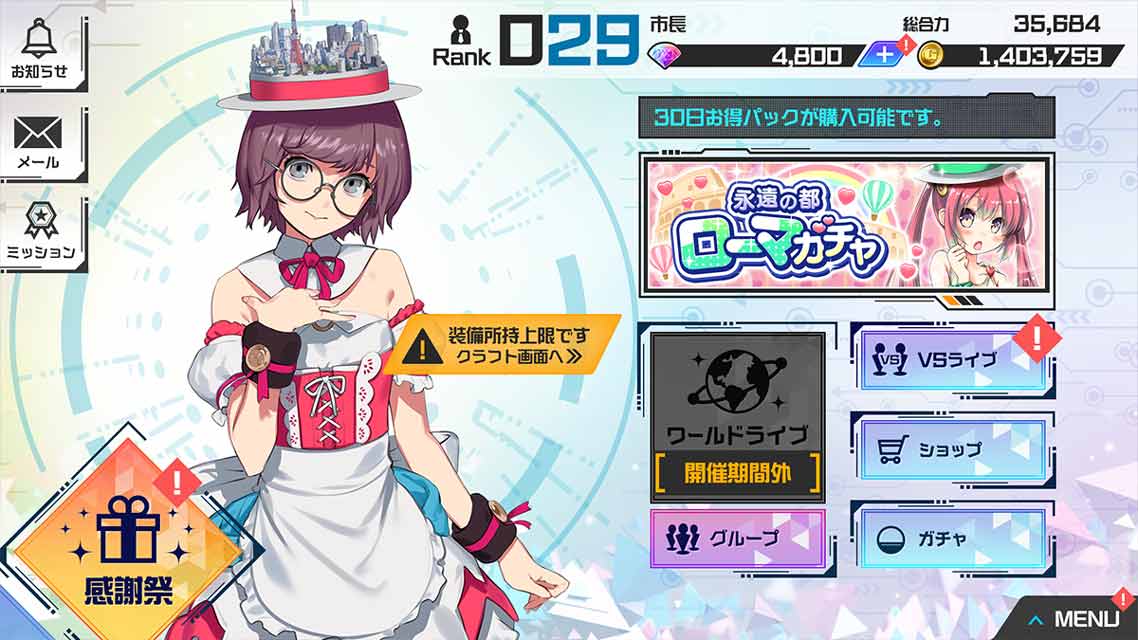Viewport: 1138px width, 640px height.
Task: Open the グループ menu
Action: pos(738,538)
